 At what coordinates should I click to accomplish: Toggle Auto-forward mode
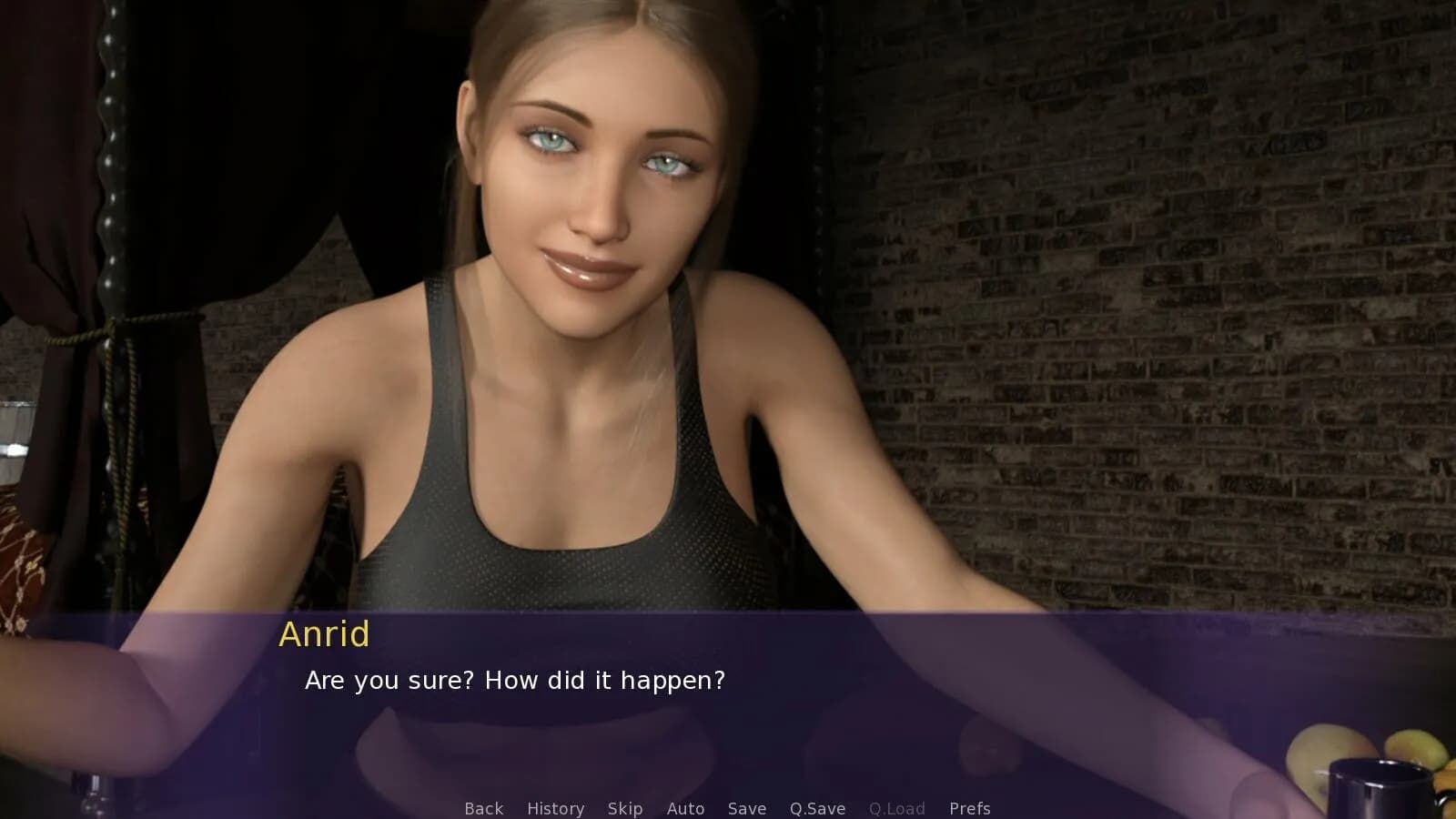(685, 808)
